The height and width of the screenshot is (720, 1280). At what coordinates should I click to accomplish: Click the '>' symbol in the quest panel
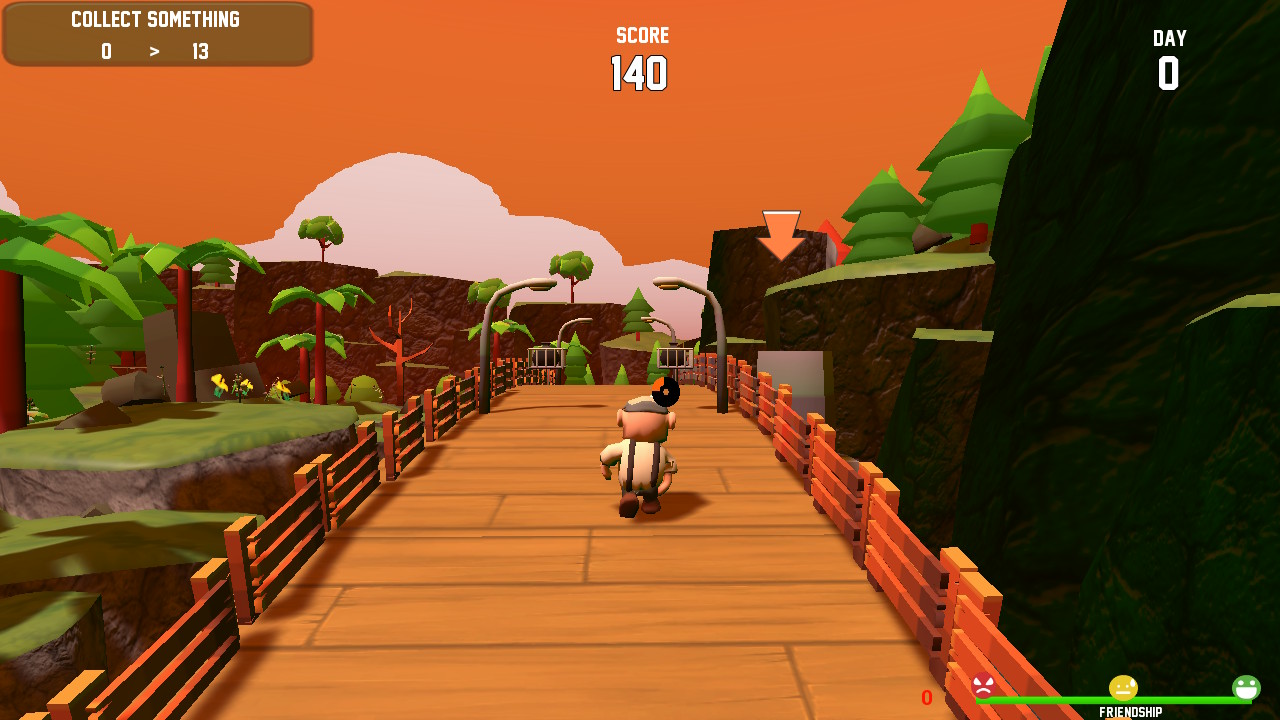click(154, 52)
